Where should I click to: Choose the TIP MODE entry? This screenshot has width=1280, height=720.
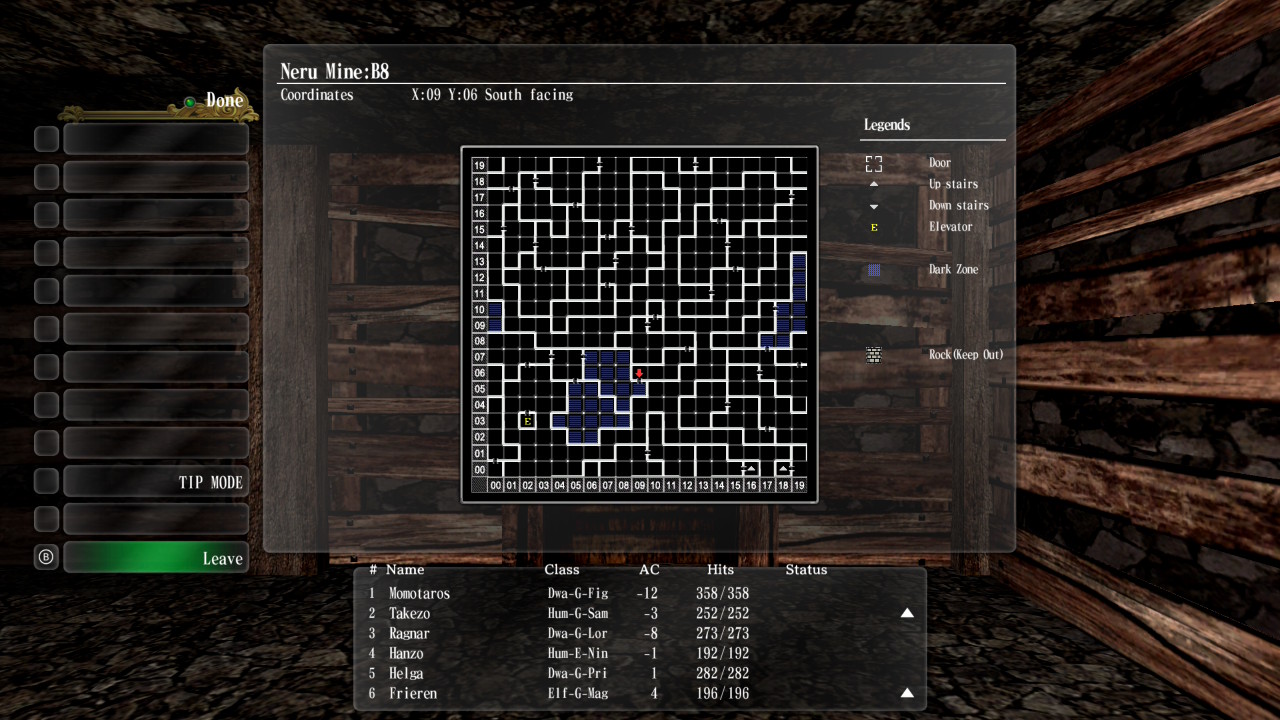(x=156, y=482)
